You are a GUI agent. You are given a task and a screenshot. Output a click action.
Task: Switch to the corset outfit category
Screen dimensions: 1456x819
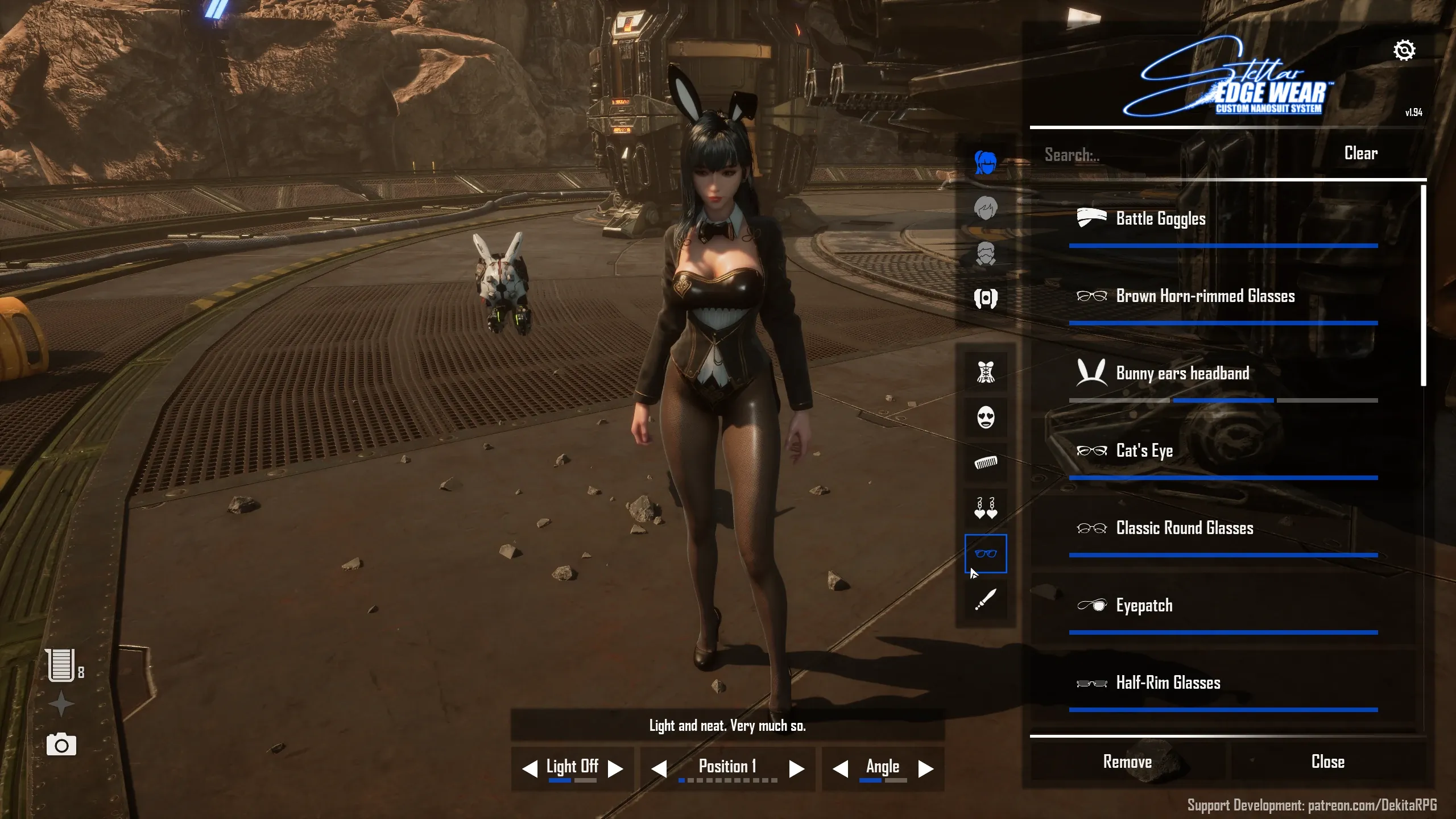click(x=986, y=372)
